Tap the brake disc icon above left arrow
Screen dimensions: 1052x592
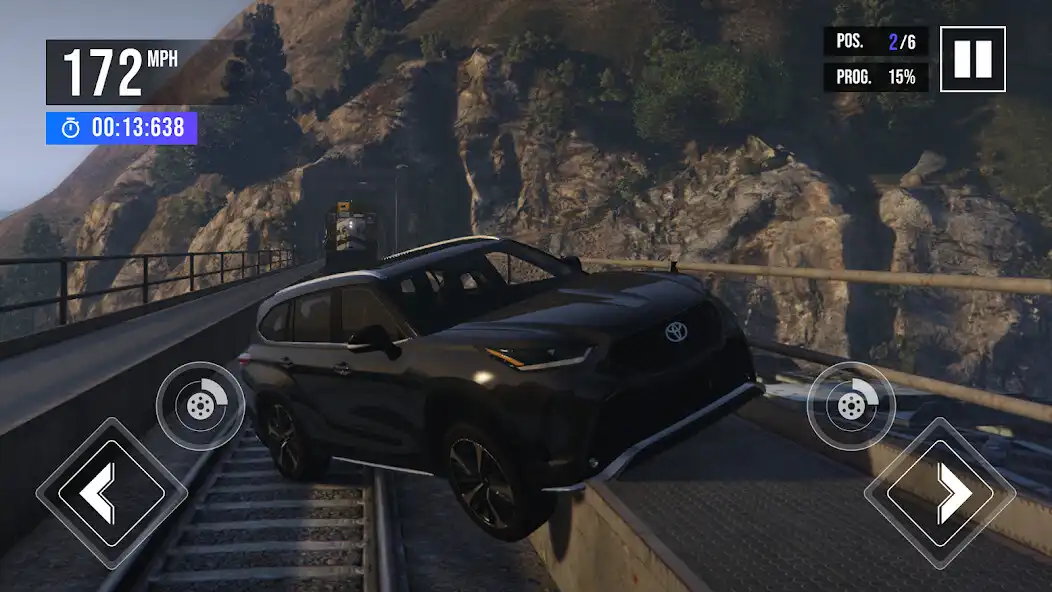coord(200,406)
